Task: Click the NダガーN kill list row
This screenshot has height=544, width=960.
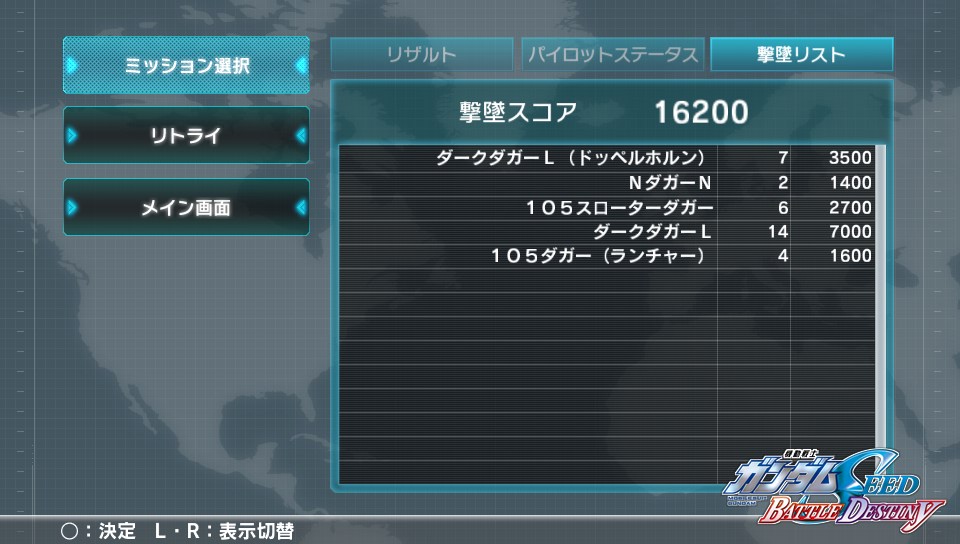Action: pos(607,183)
